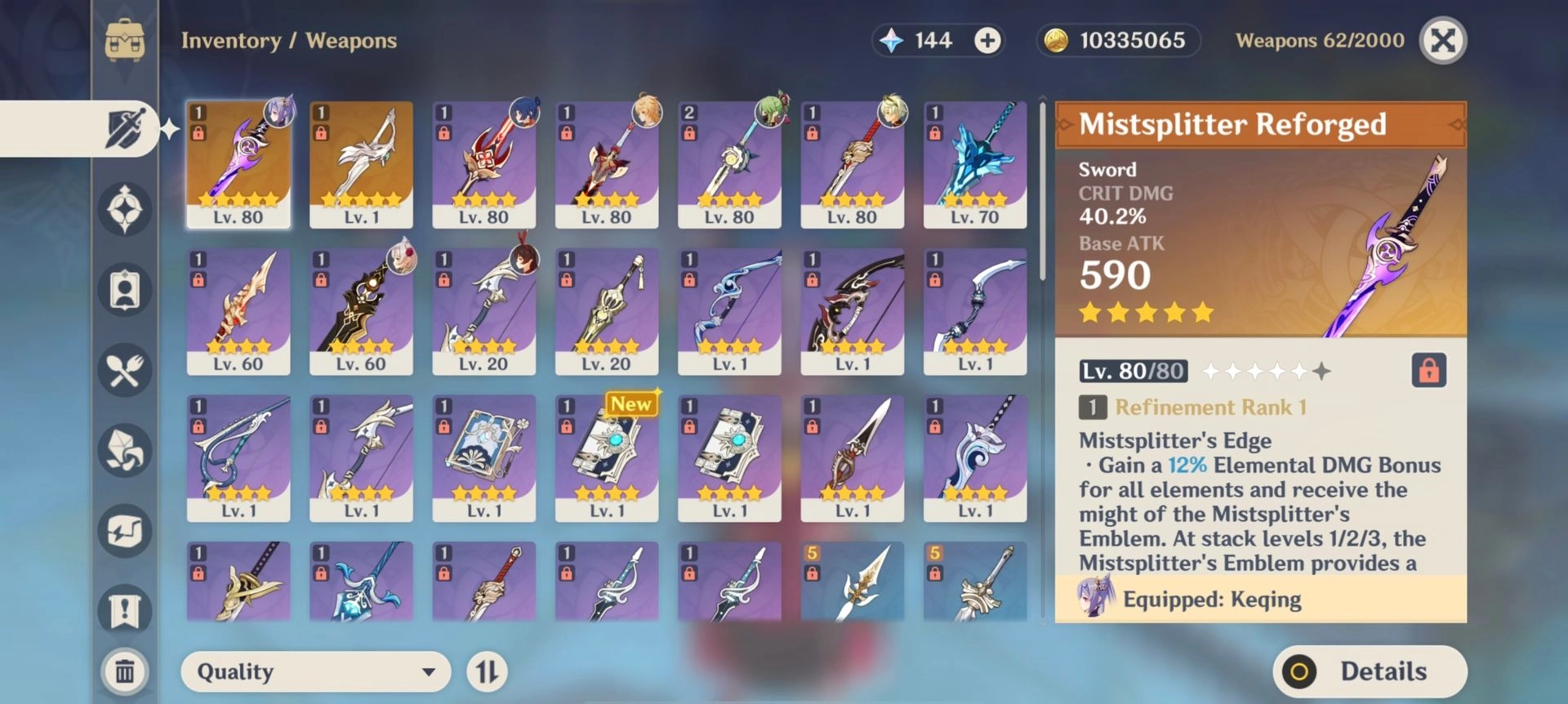Open the Character Profile sidebar icon
This screenshot has height=704, width=1568.
click(x=124, y=289)
